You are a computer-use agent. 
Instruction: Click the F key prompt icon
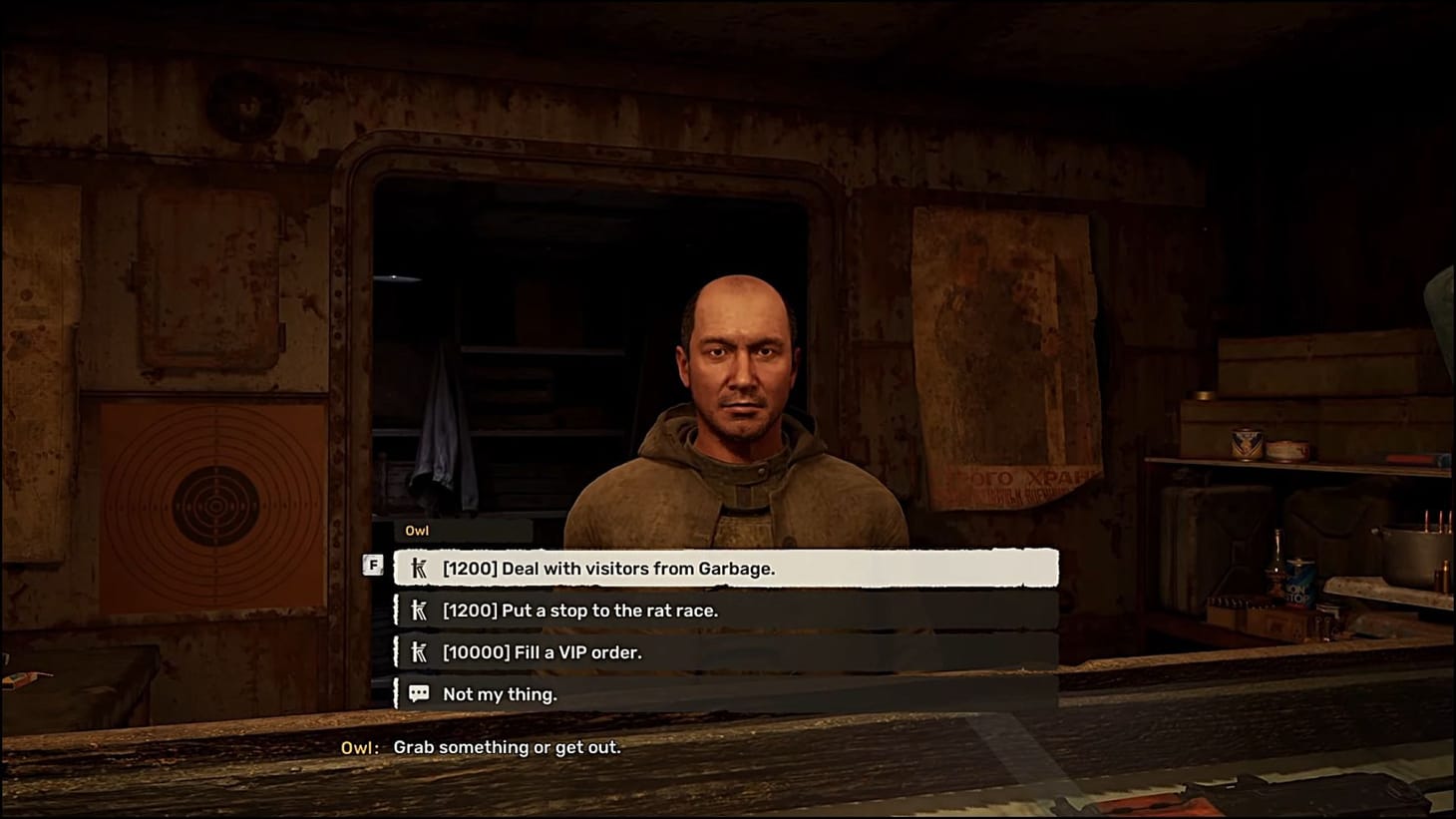click(x=373, y=564)
